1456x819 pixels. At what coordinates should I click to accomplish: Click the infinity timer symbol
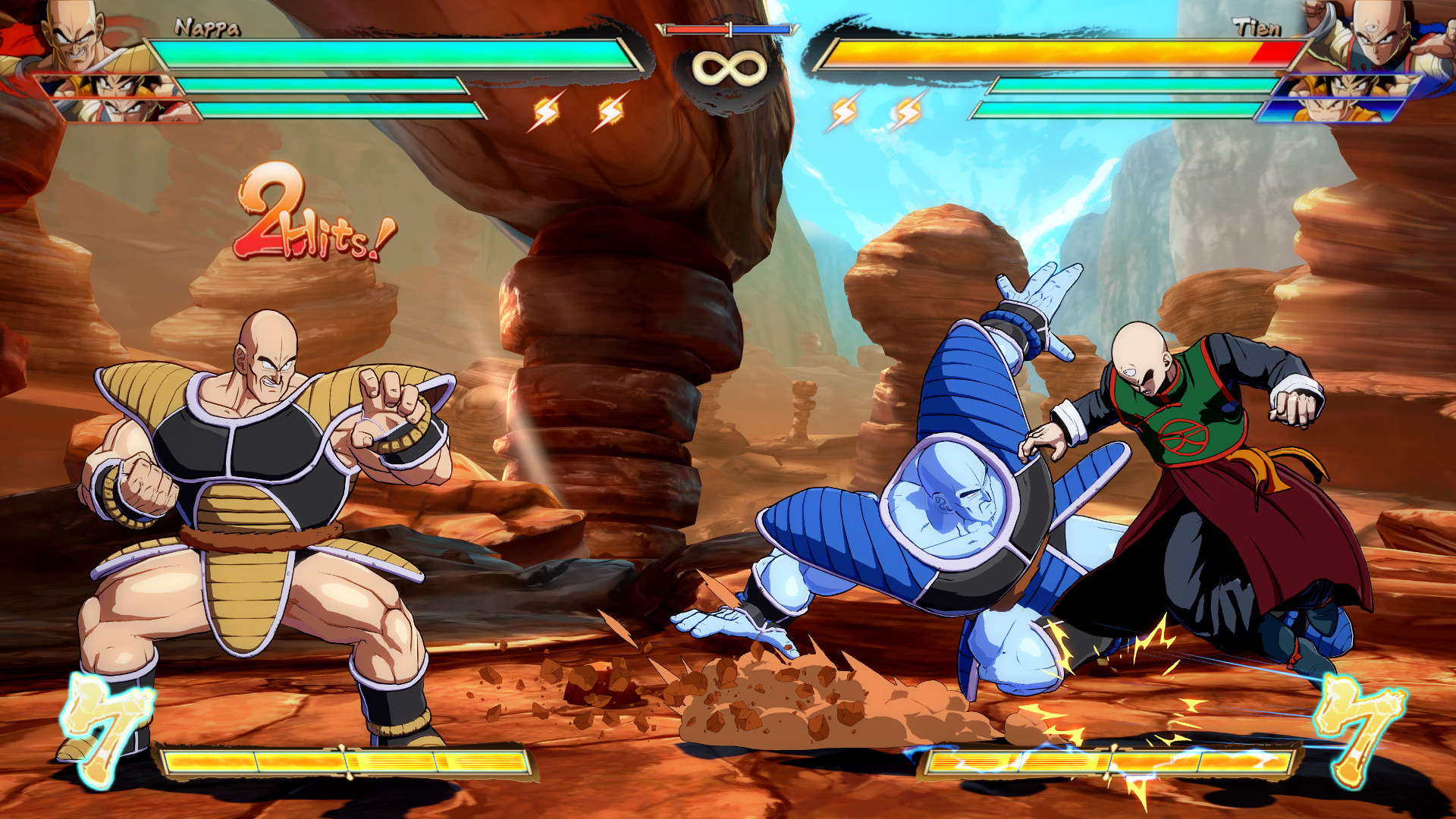[x=726, y=68]
